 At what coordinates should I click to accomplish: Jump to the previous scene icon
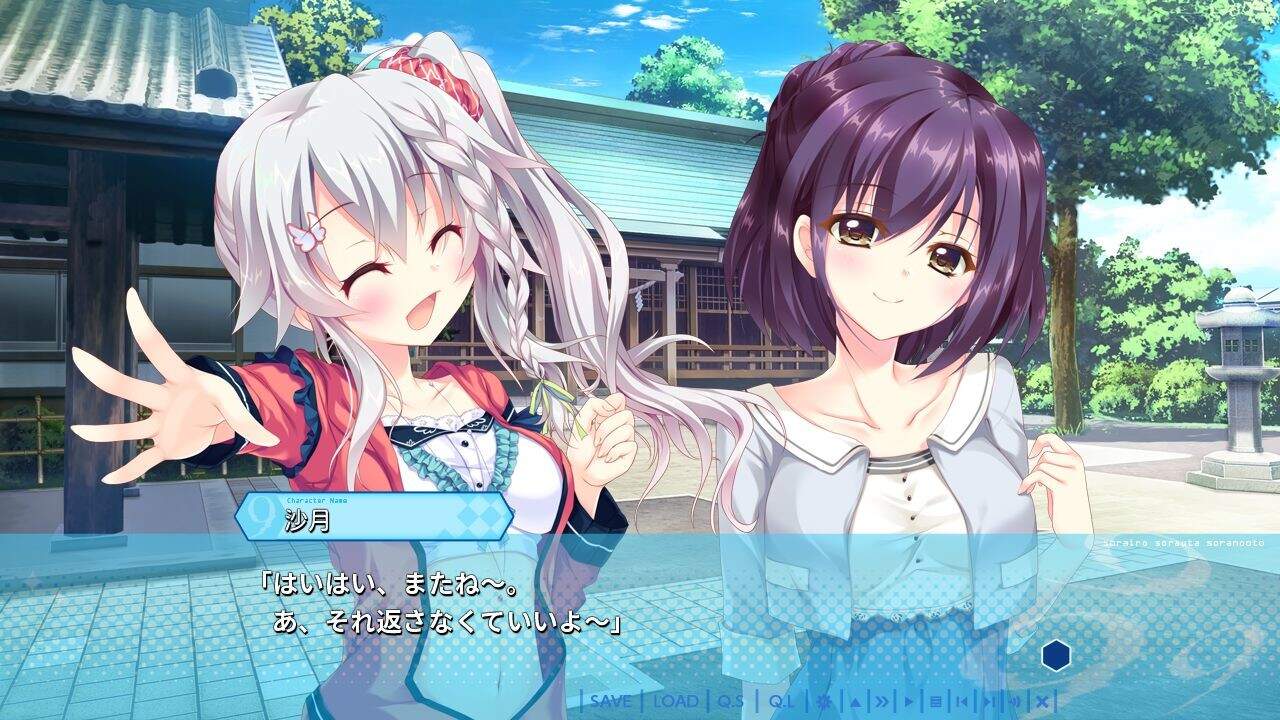(962, 701)
